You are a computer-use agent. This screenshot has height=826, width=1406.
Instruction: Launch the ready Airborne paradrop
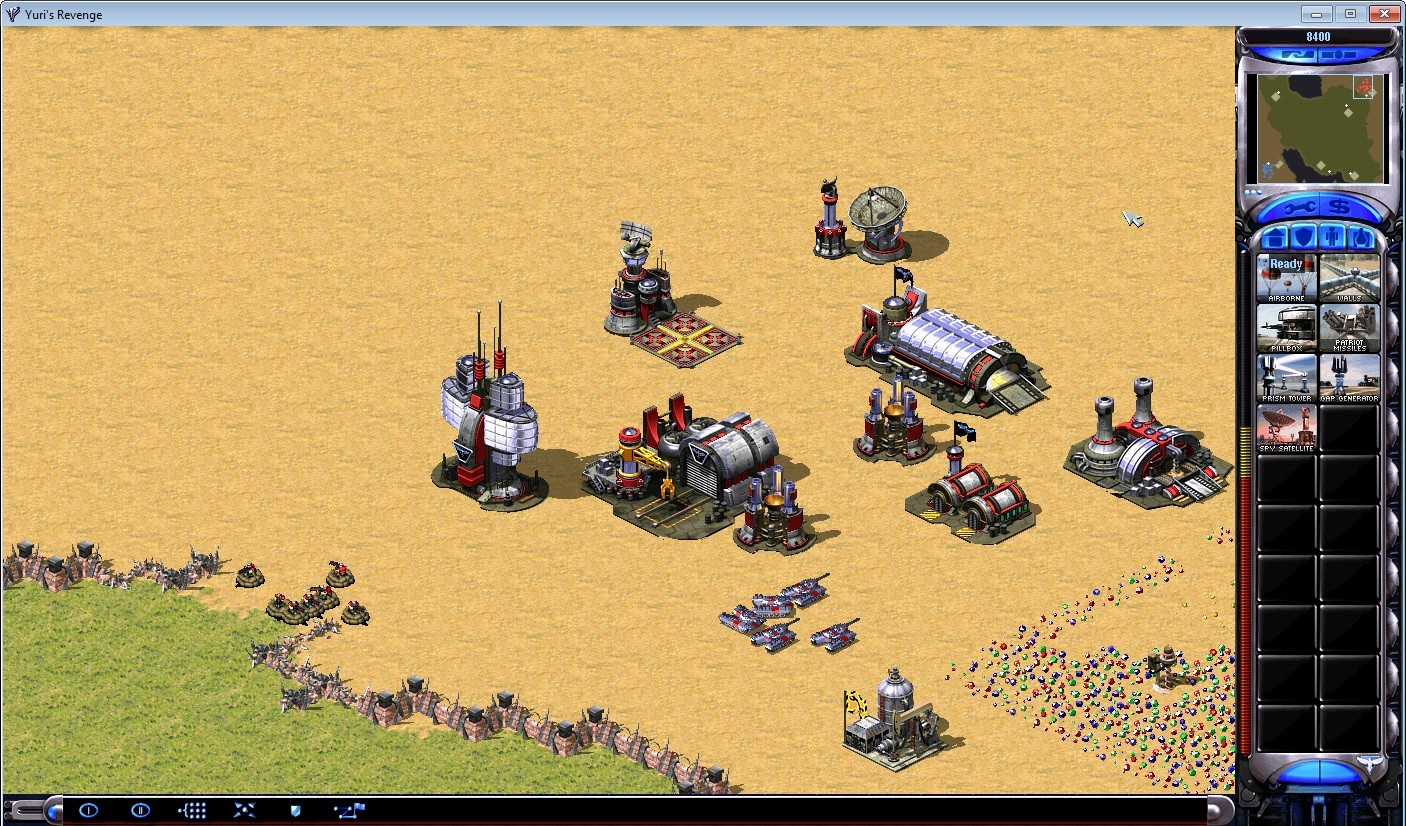point(1286,275)
